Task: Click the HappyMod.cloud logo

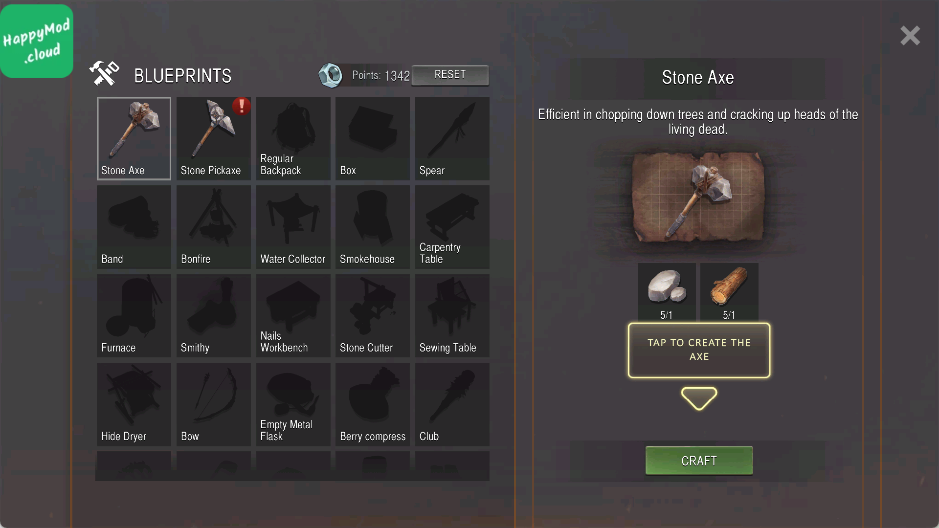Action: coord(37,40)
